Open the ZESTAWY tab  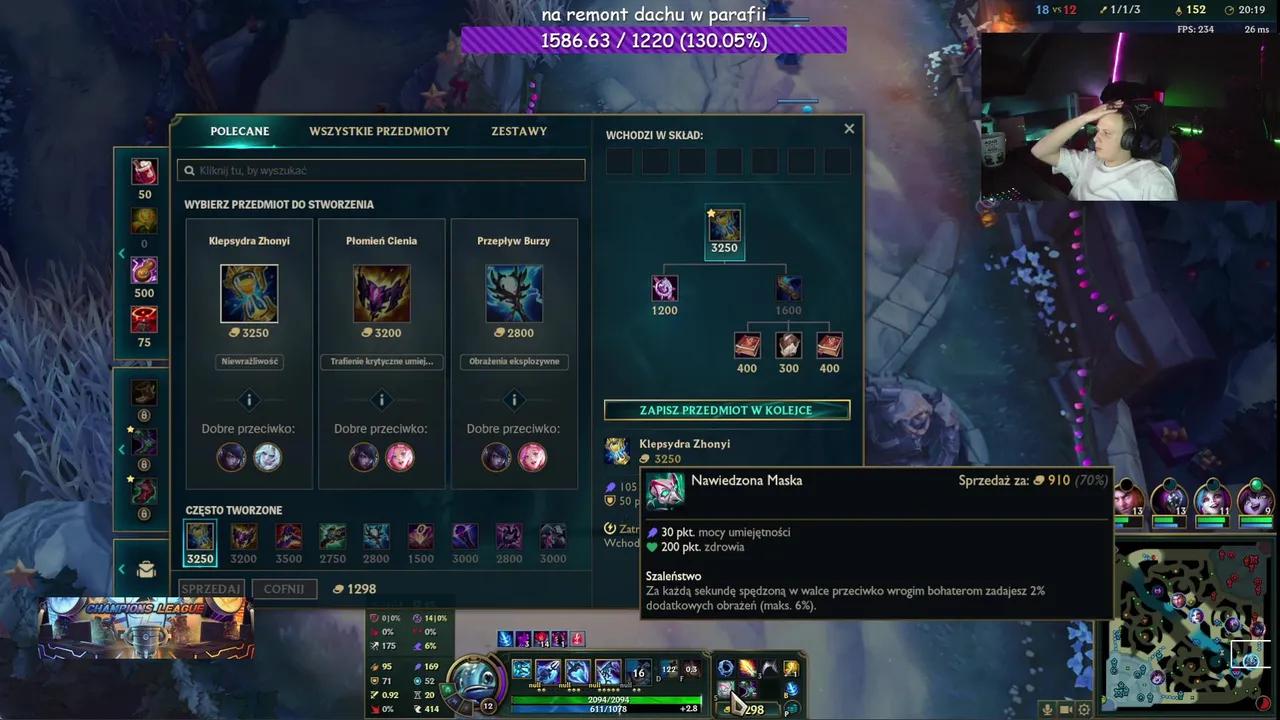518,130
